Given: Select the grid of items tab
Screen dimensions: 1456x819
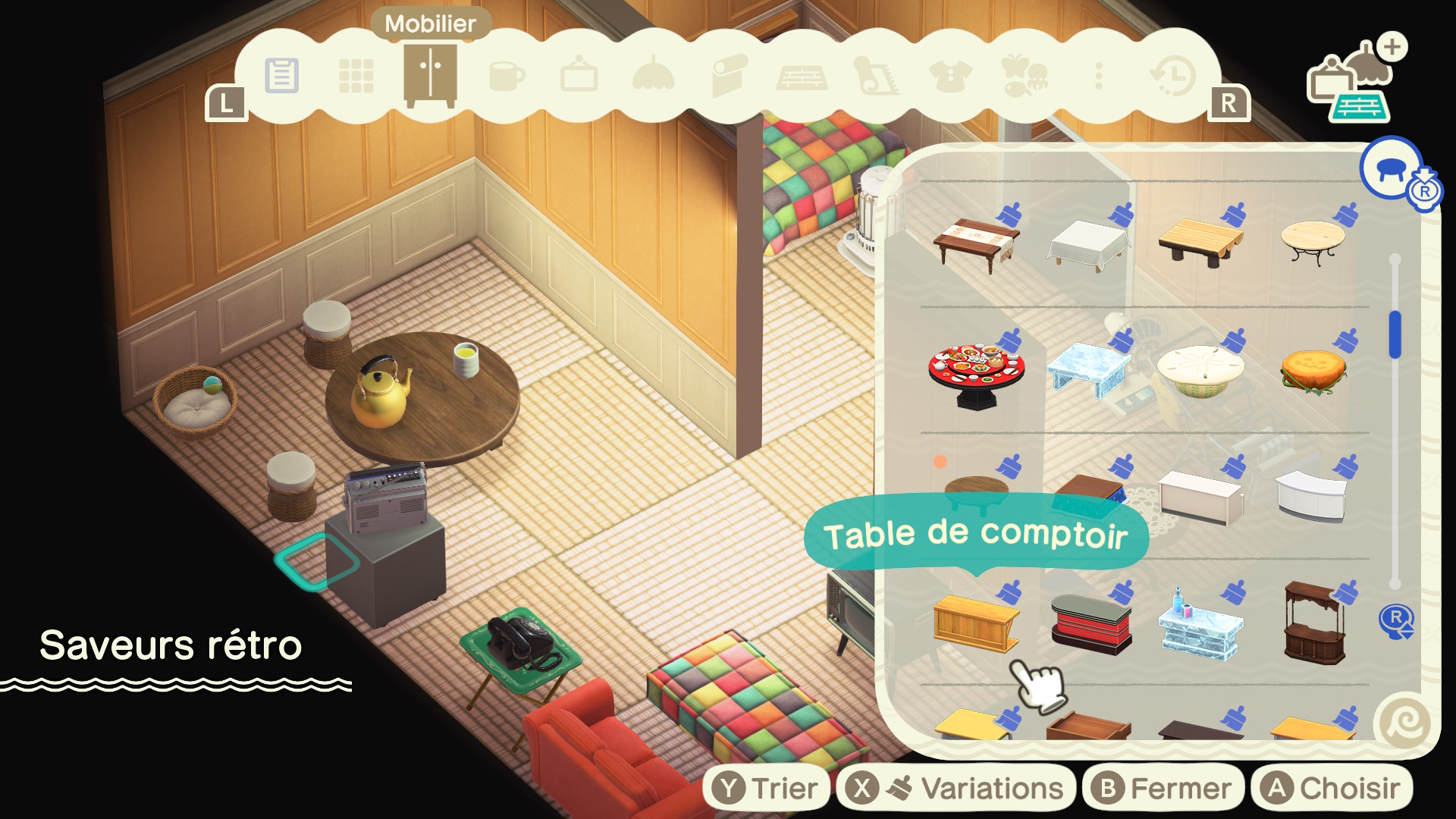Looking at the screenshot, I should pos(356,76).
